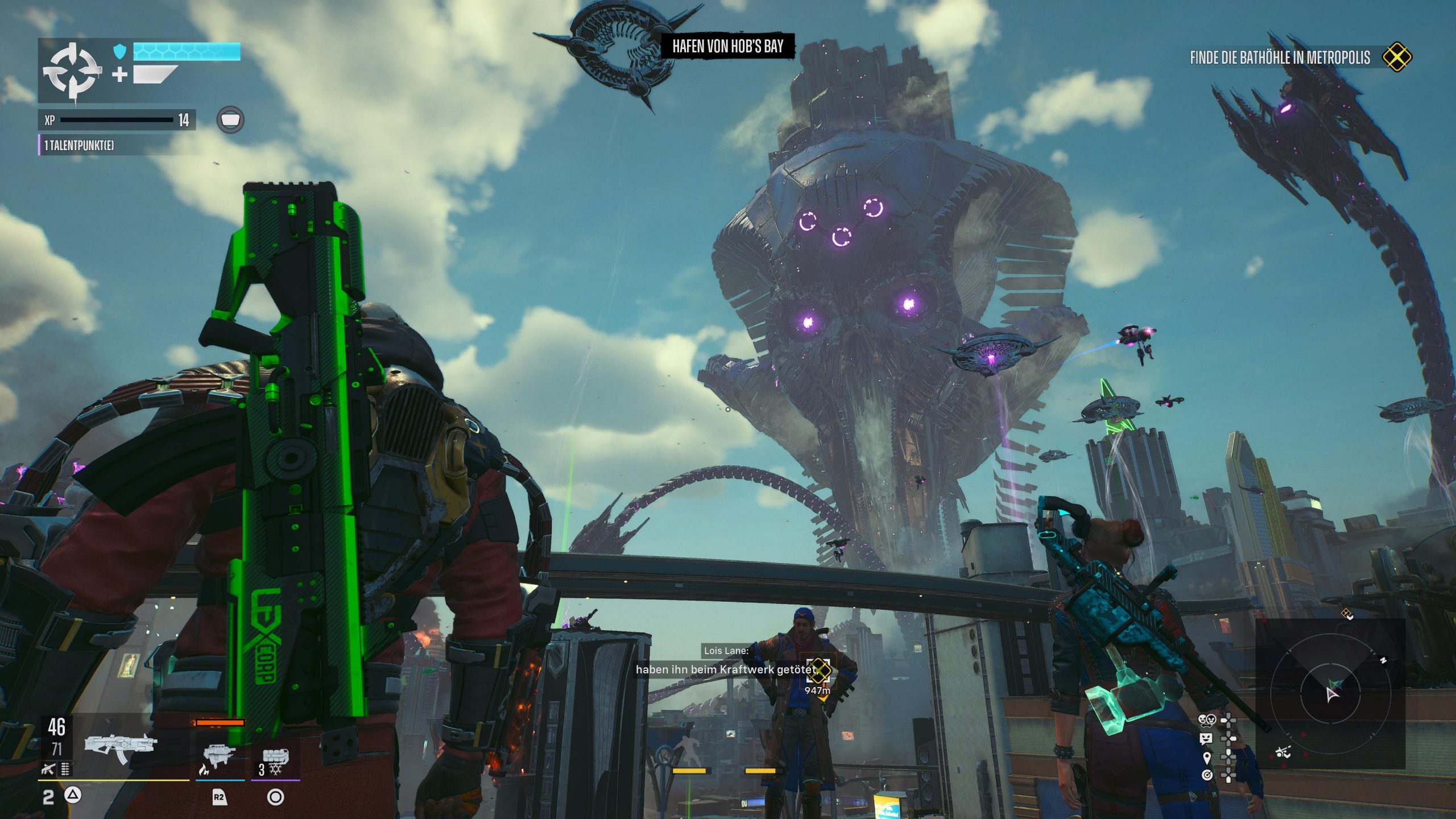Click the character swap faces icon
The image size is (1456, 819).
tap(1206, 721)
